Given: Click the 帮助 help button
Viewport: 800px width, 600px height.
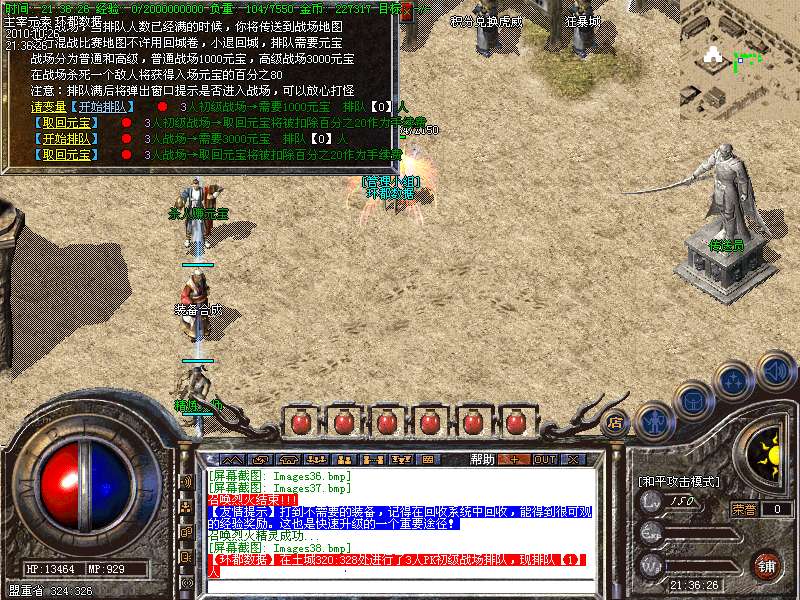Looking at the screenshot, I should click(x=482, y=460).
